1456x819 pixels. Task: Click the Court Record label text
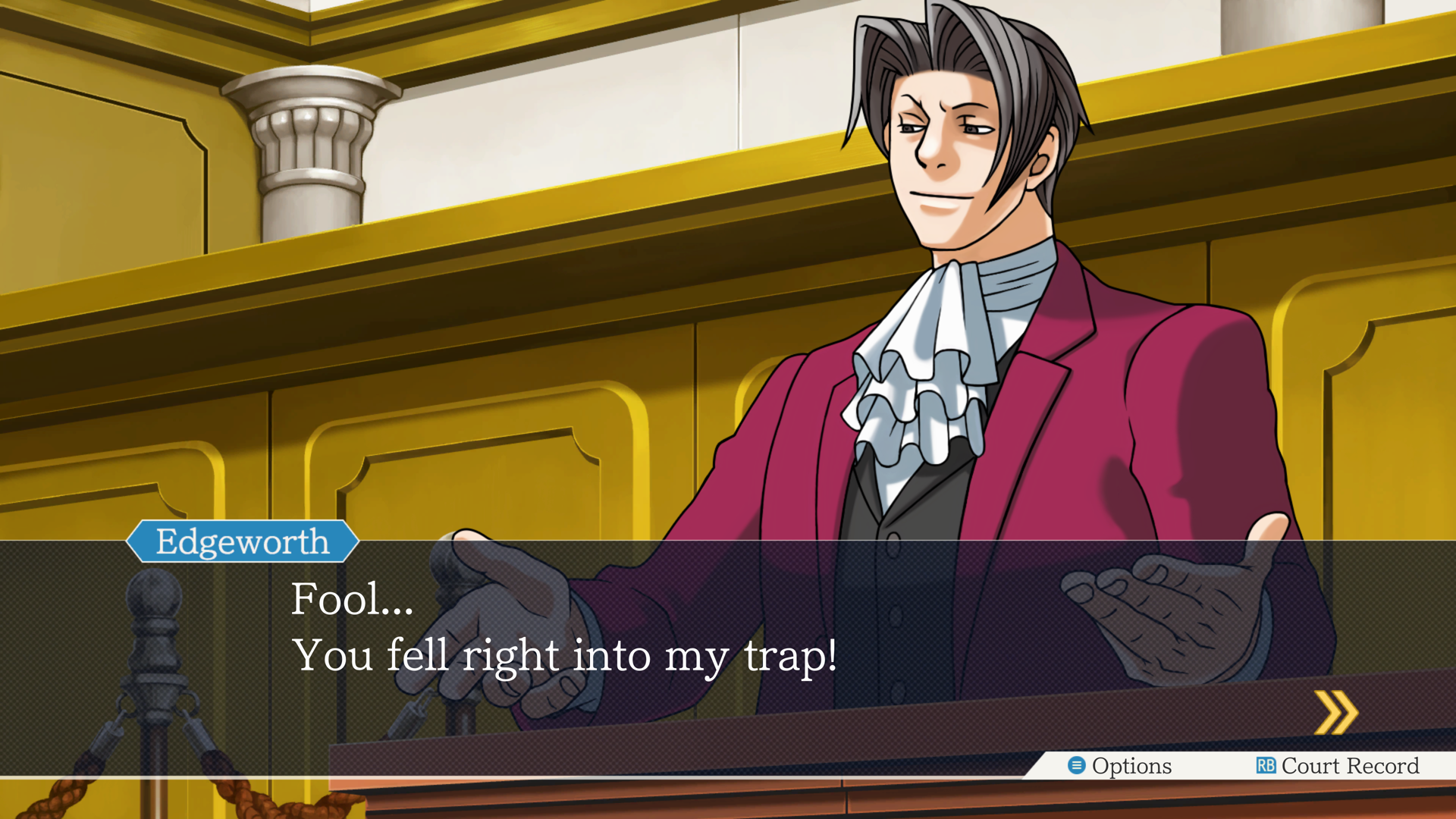pyautogui.click(x=1350, y=766)
